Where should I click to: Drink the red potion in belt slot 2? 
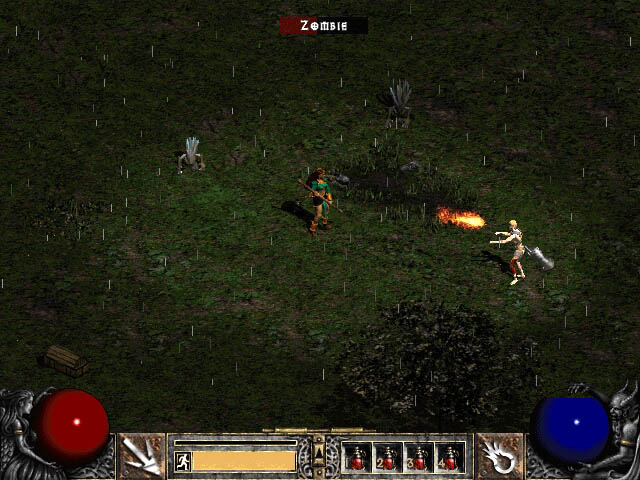point(388,458)
